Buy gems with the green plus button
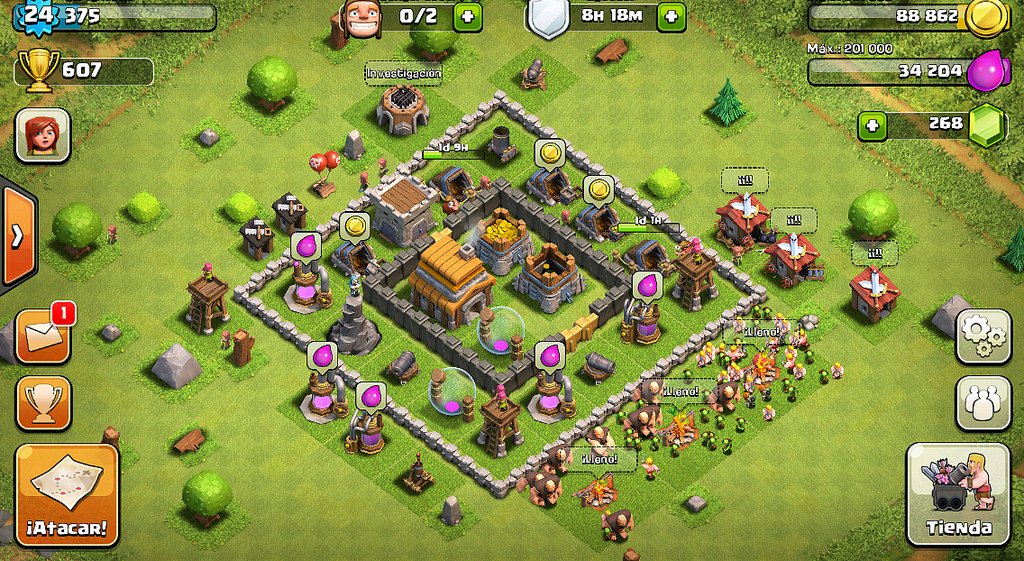 click(873, 125)
